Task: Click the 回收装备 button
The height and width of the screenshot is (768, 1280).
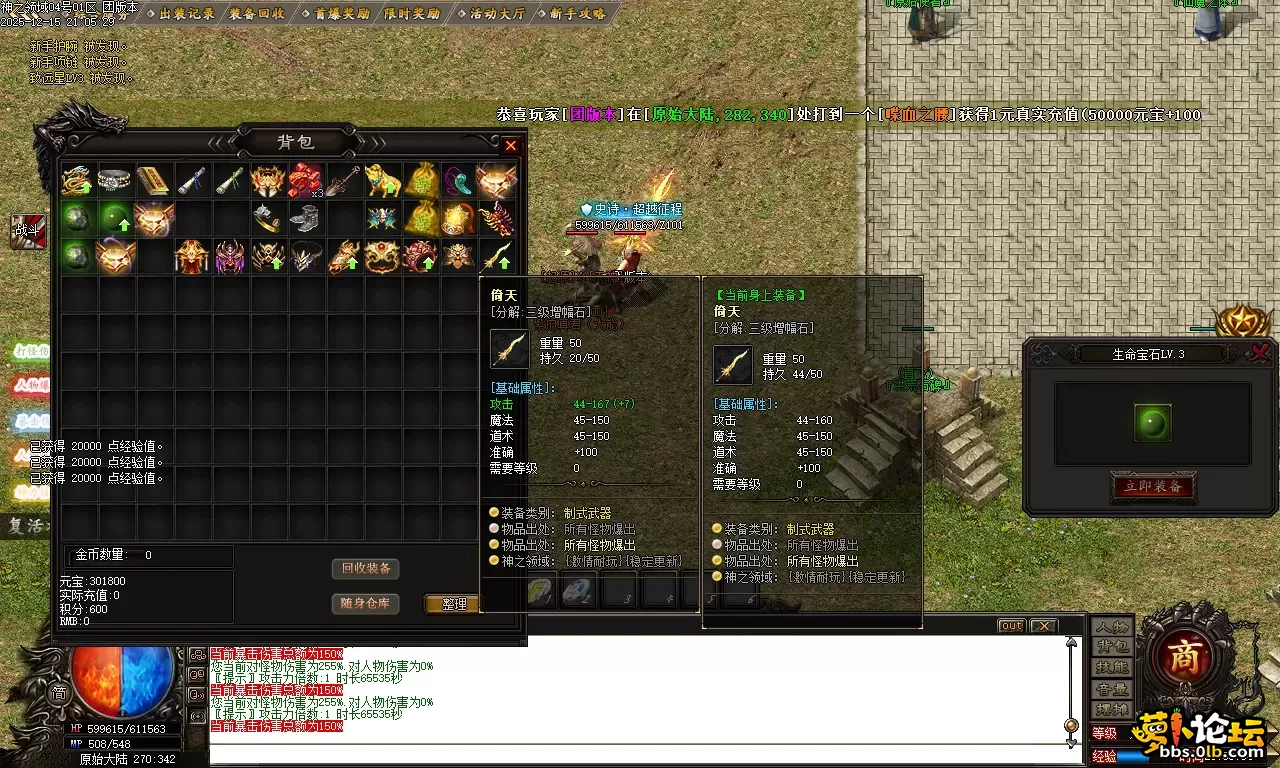Action: 365,569
